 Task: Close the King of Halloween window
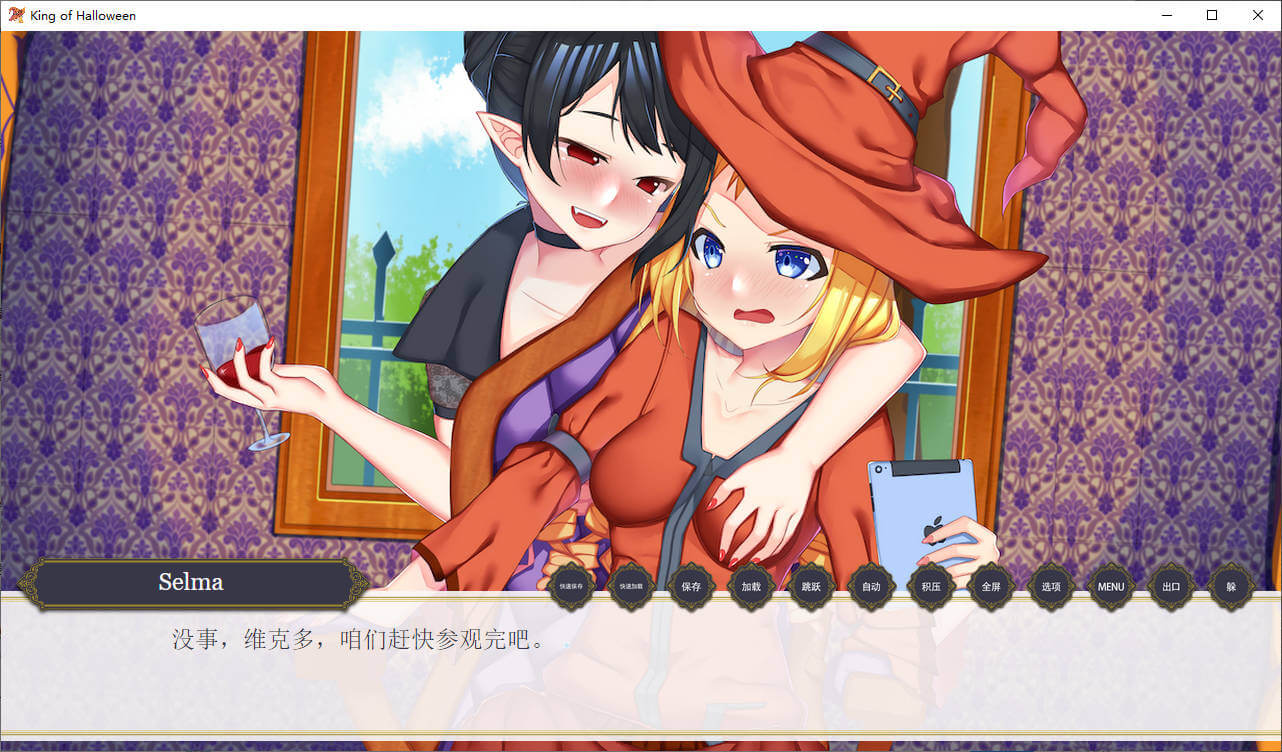point(1258,15)
